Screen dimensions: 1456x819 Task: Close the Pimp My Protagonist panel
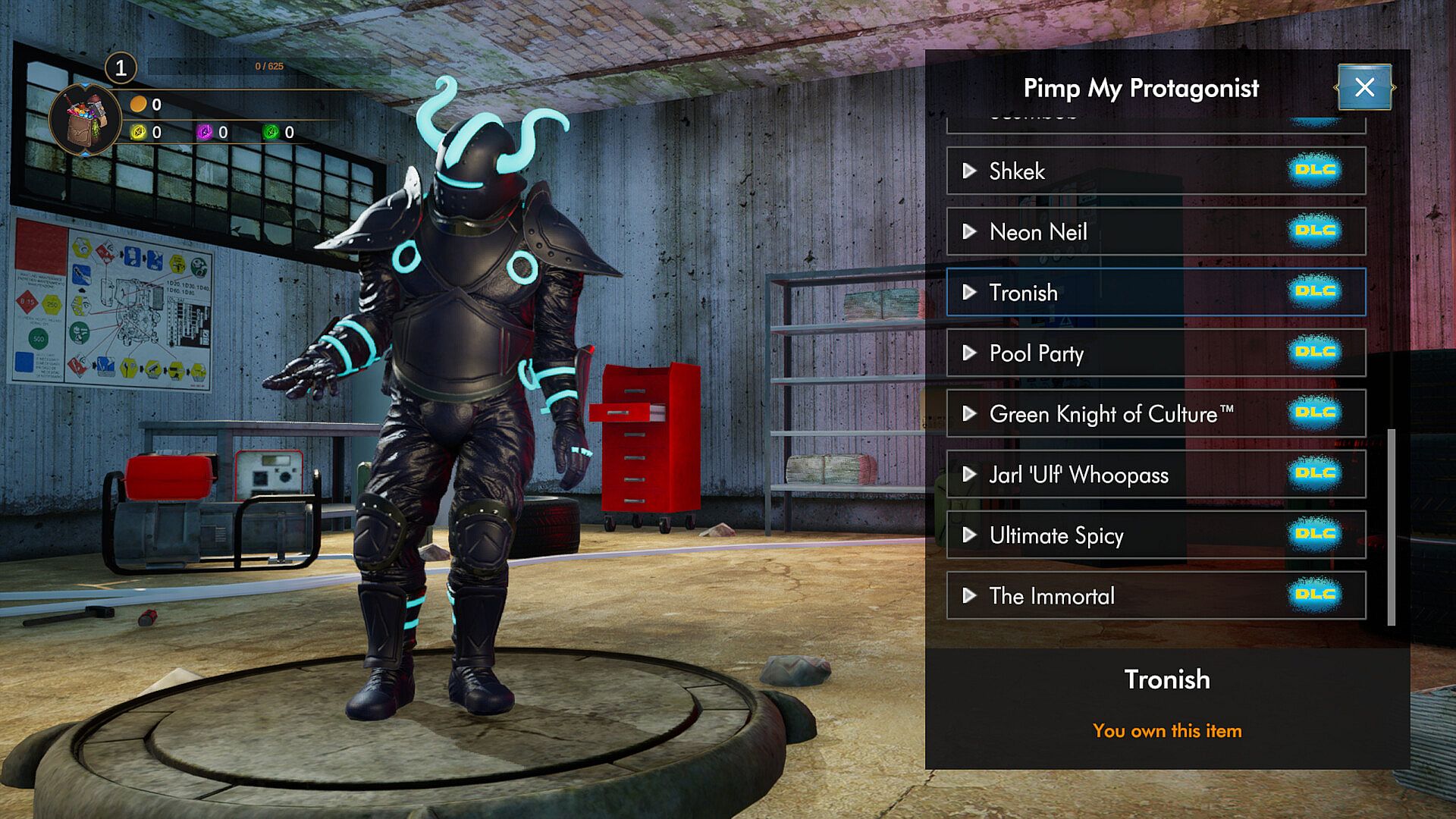coord(1364,87)
